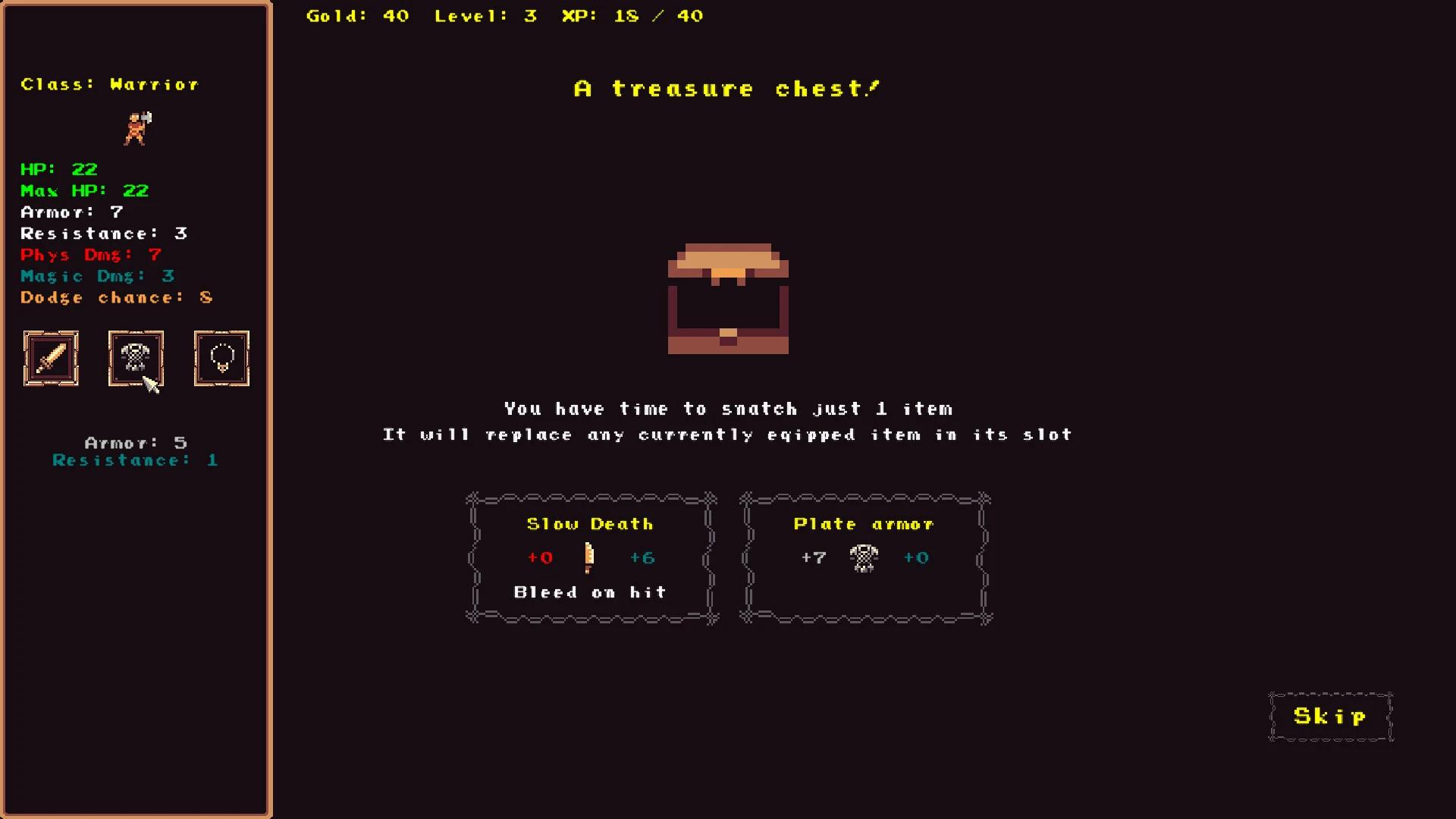Click the treasure chest headline text
Image resolution: width=1456 pixels, height=819 pixels.
tap(726, 87)
